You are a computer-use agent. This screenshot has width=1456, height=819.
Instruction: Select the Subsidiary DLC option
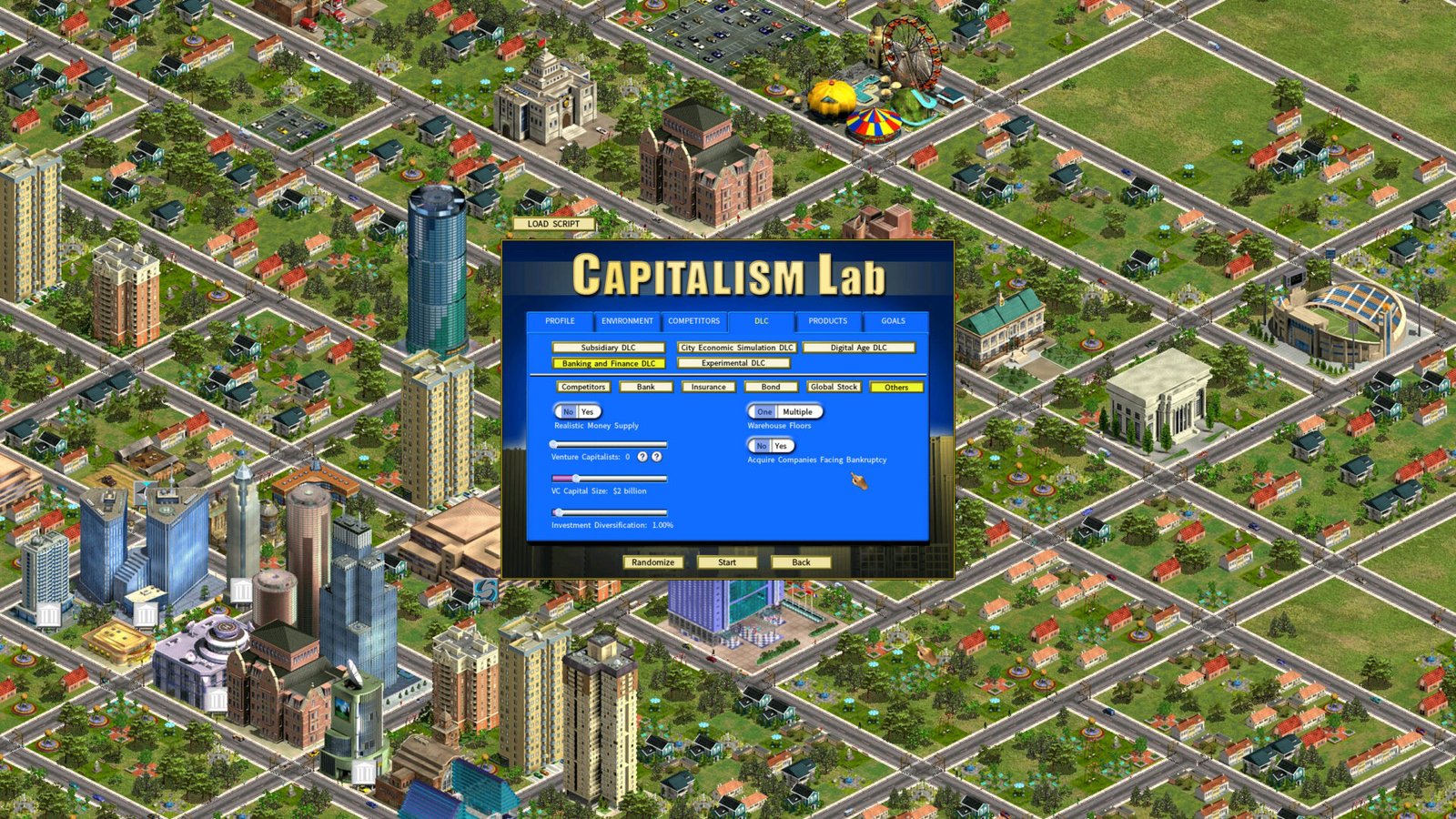pyautogui.click(x=612, y=348)
